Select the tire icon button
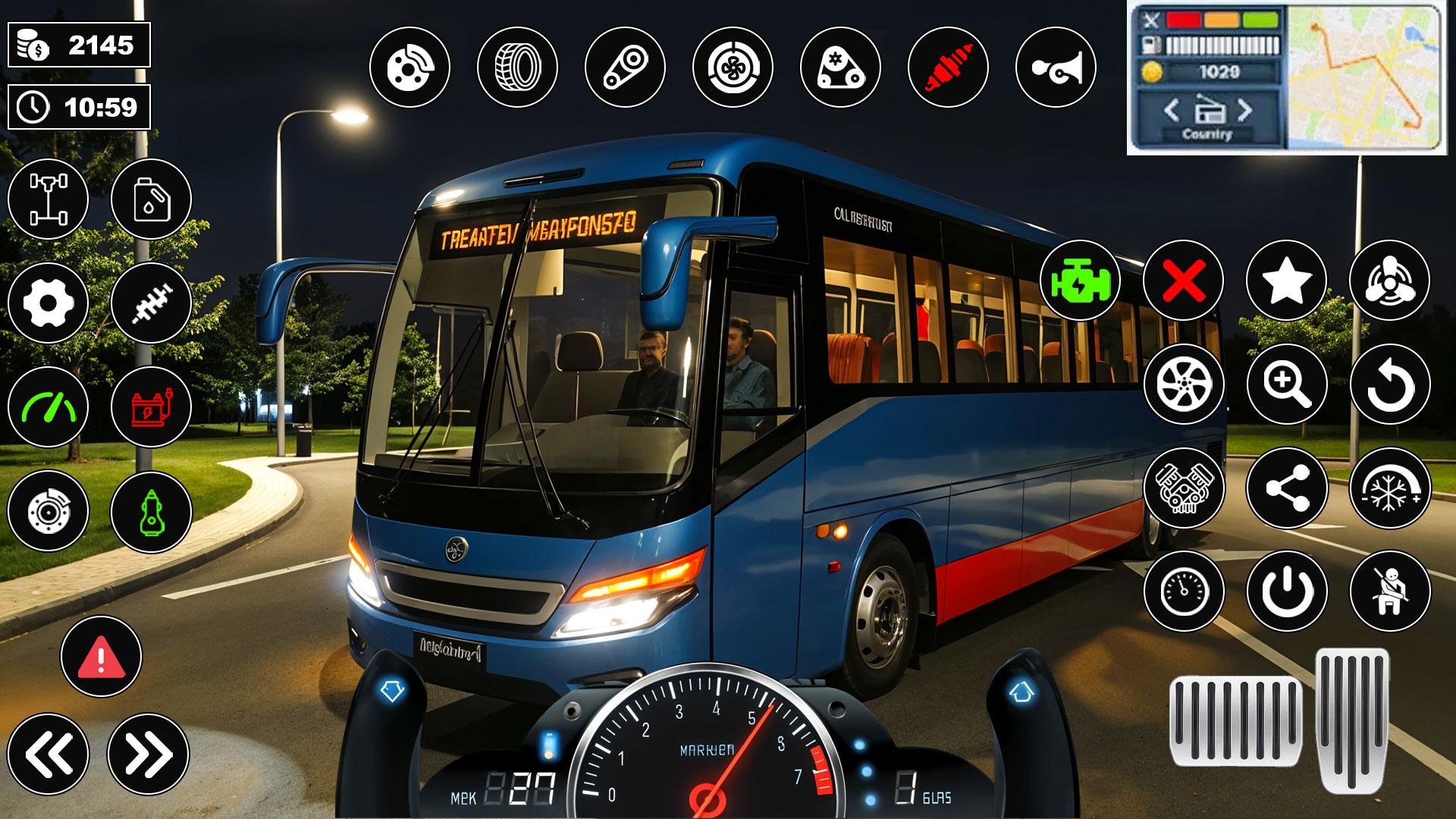This screenshot has height=819, width=1456. pos(517,67)
